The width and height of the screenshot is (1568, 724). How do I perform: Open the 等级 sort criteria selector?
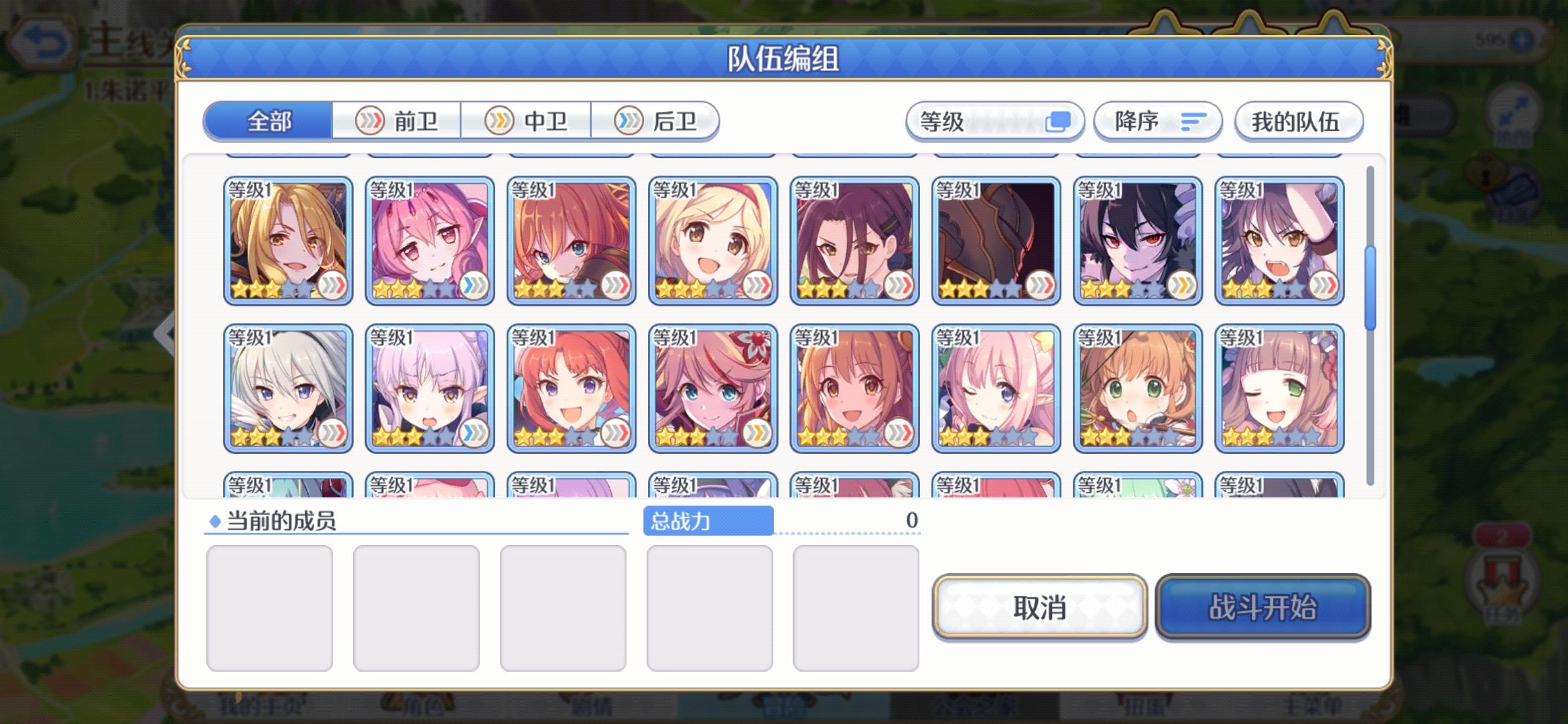[995, 121]
